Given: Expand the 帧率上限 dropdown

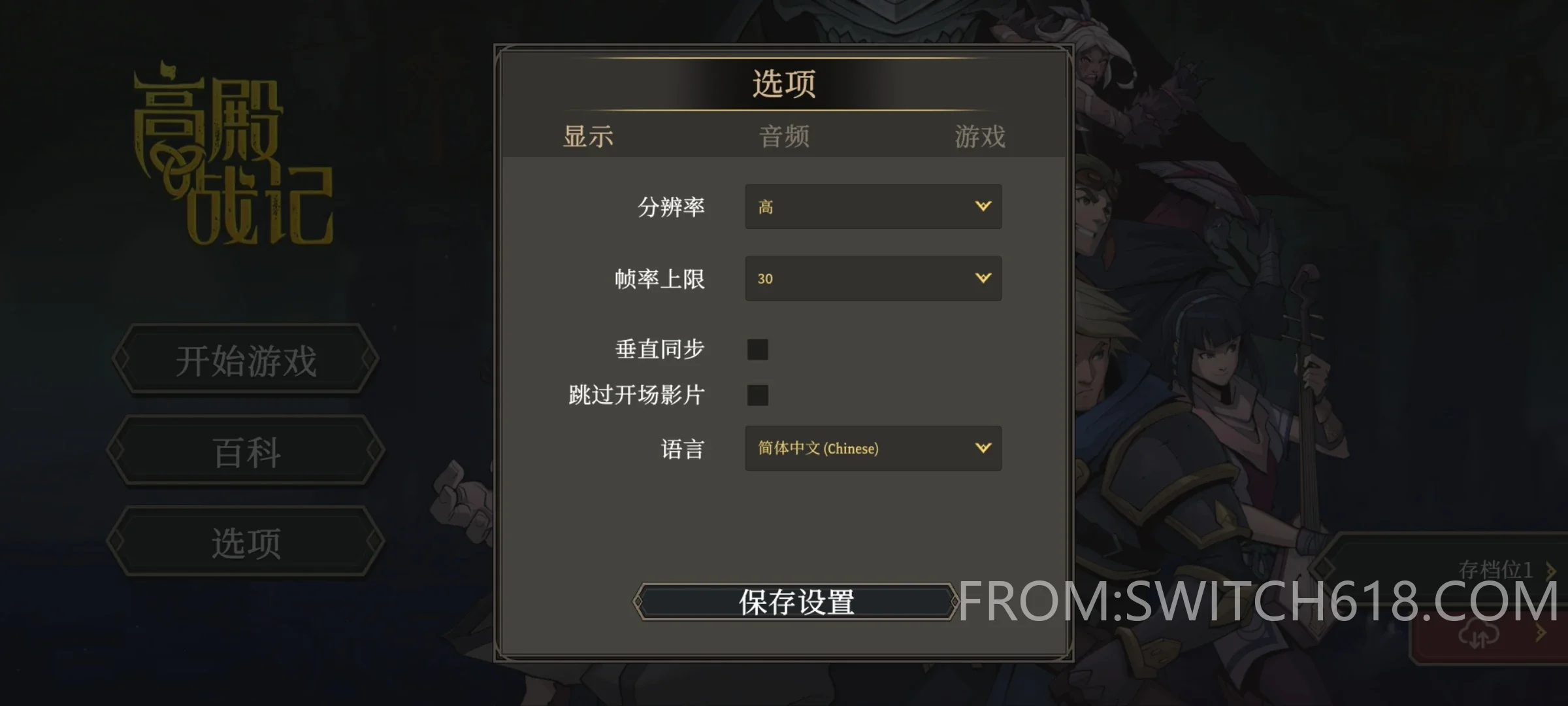Looking at the screenshot, I should tap(873, 278).
